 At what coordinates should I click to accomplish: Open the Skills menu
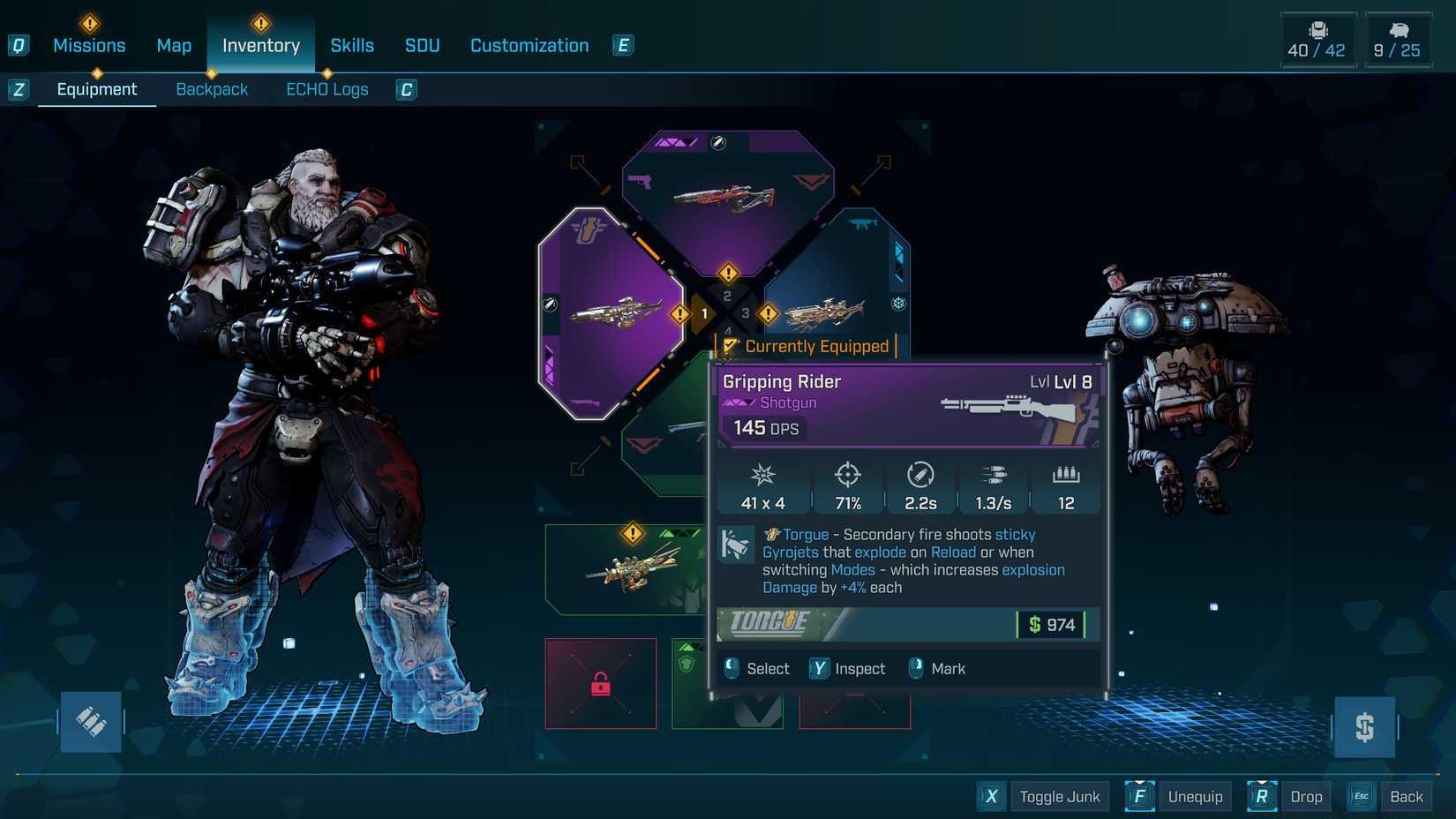(x=352, y=45)
